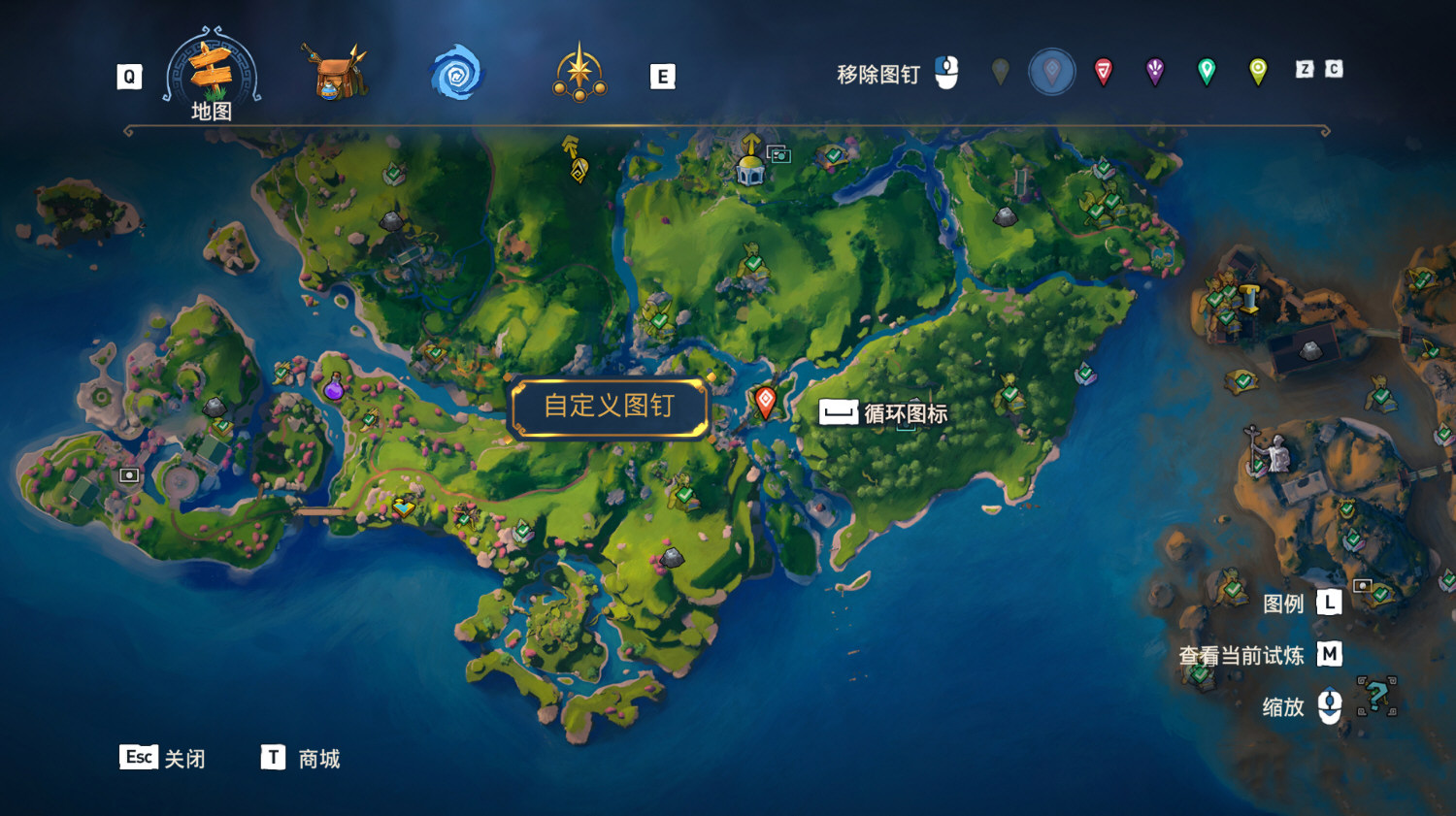The height and width of the screenshot is (816, 1456).
Task: Open the blue swirl tab
Action: pos(456,73)
